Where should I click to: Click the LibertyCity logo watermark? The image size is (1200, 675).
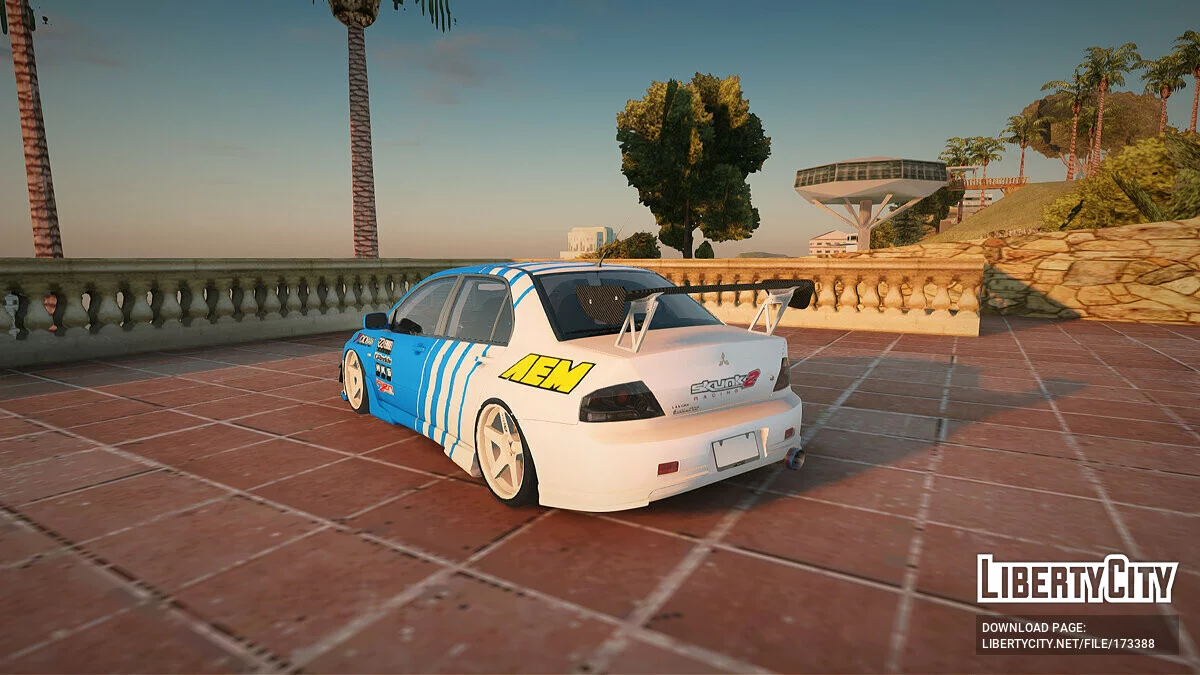click(1077, 580)
